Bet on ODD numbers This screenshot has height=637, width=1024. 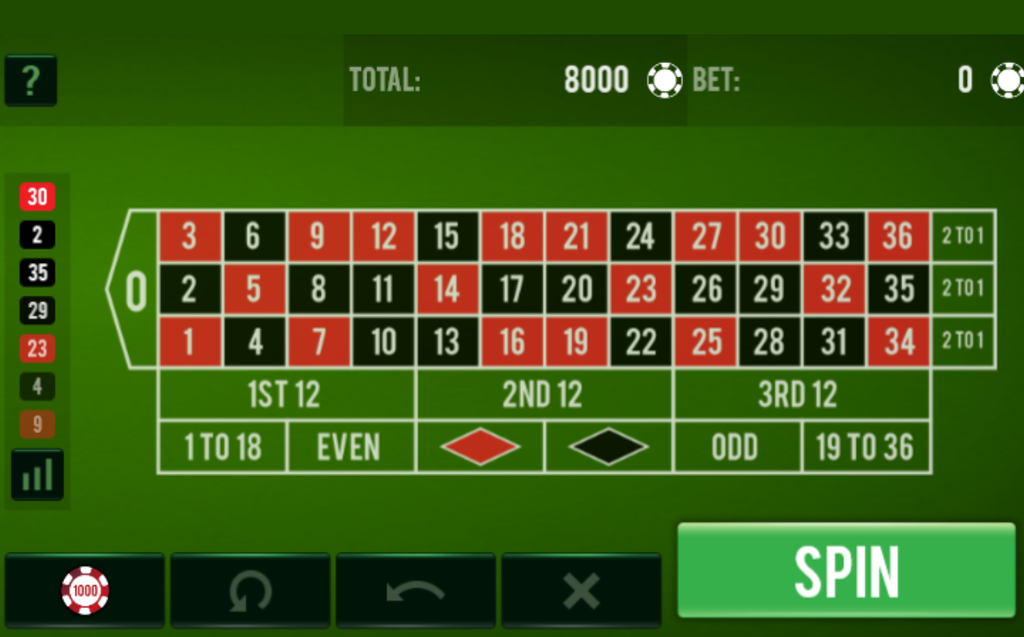(737, 447)
